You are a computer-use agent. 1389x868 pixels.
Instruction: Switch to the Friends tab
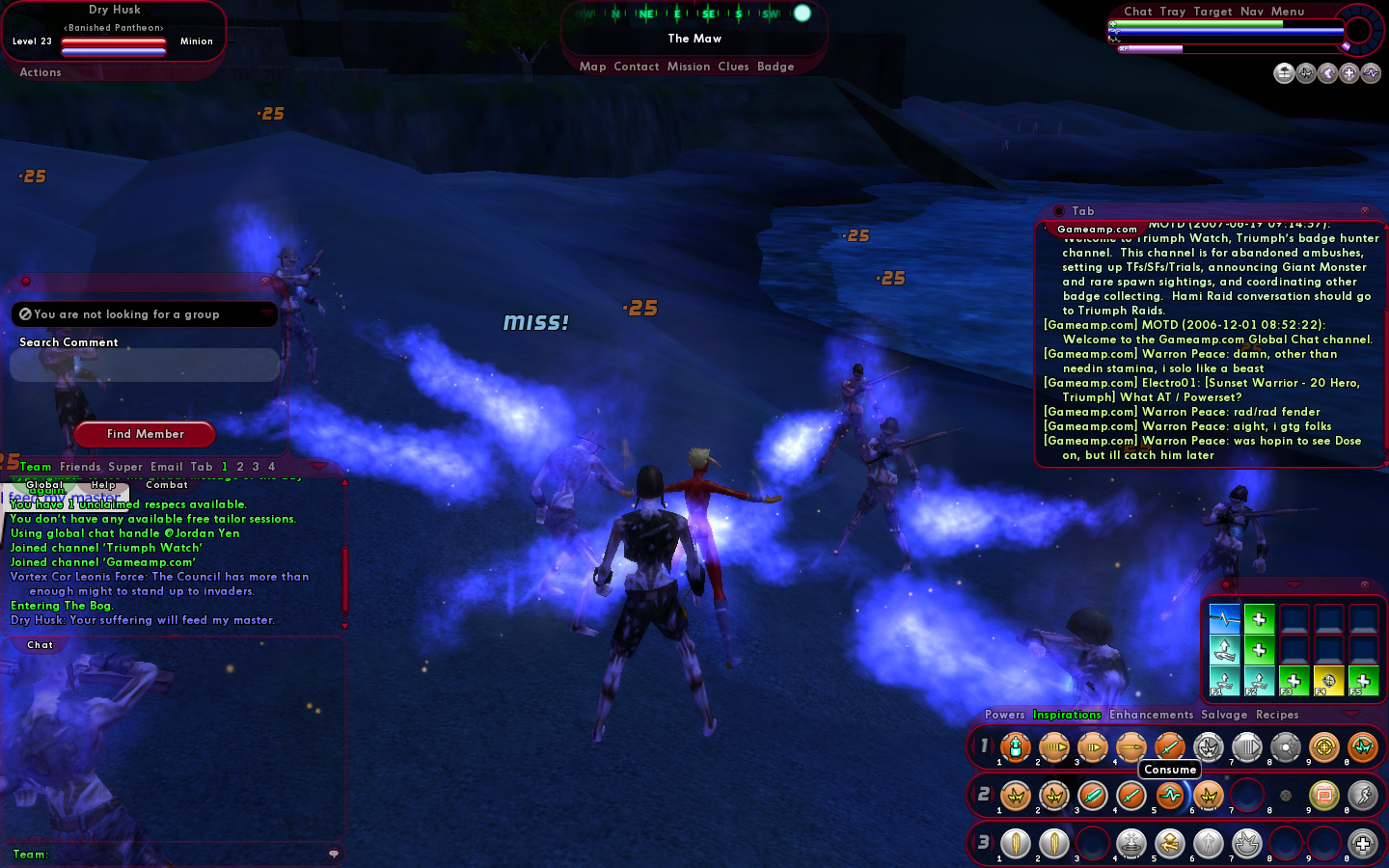(80, 467)
